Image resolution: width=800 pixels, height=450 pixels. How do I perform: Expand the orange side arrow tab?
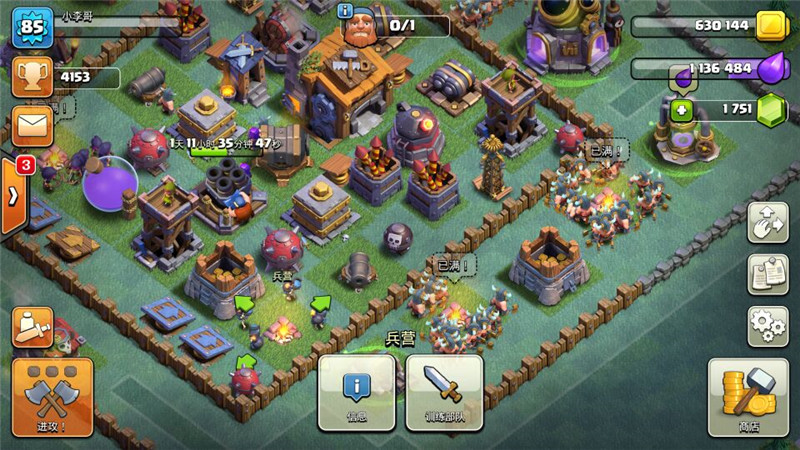point(14,196)
